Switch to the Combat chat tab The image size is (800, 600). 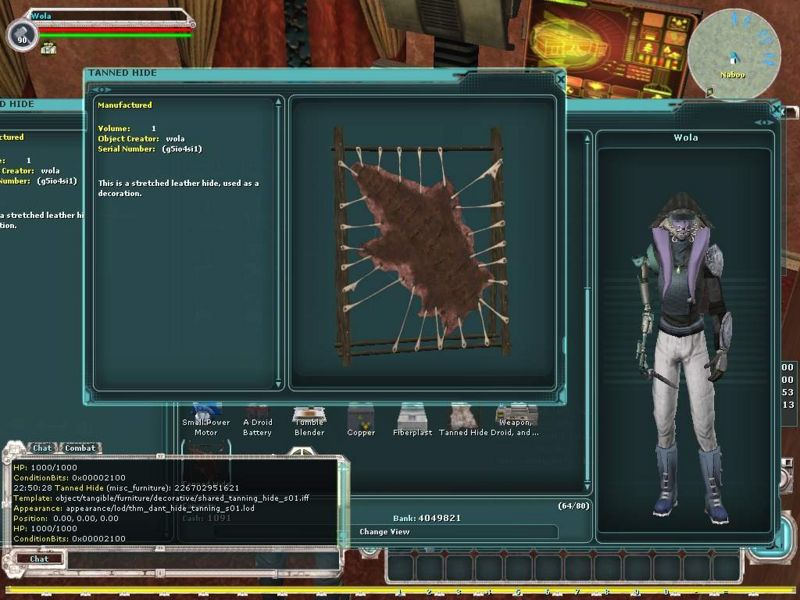coord(80,448)
